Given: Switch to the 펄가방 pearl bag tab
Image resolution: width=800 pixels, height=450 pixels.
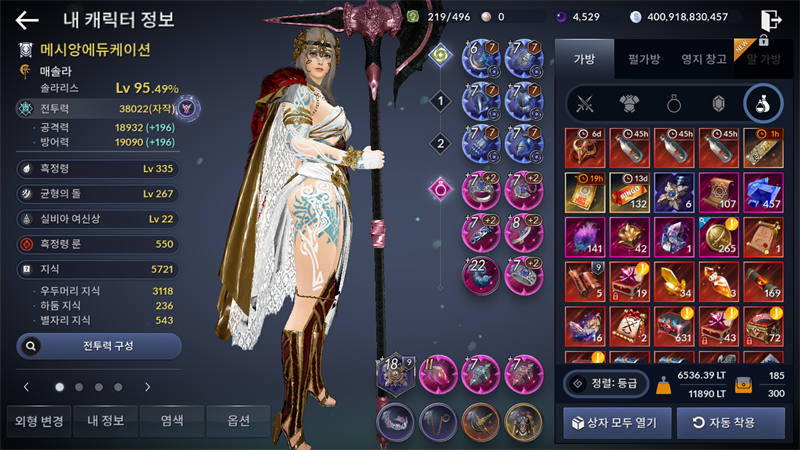Looking at the screenshot, I should pyautogui.click(x=642, y=59).
